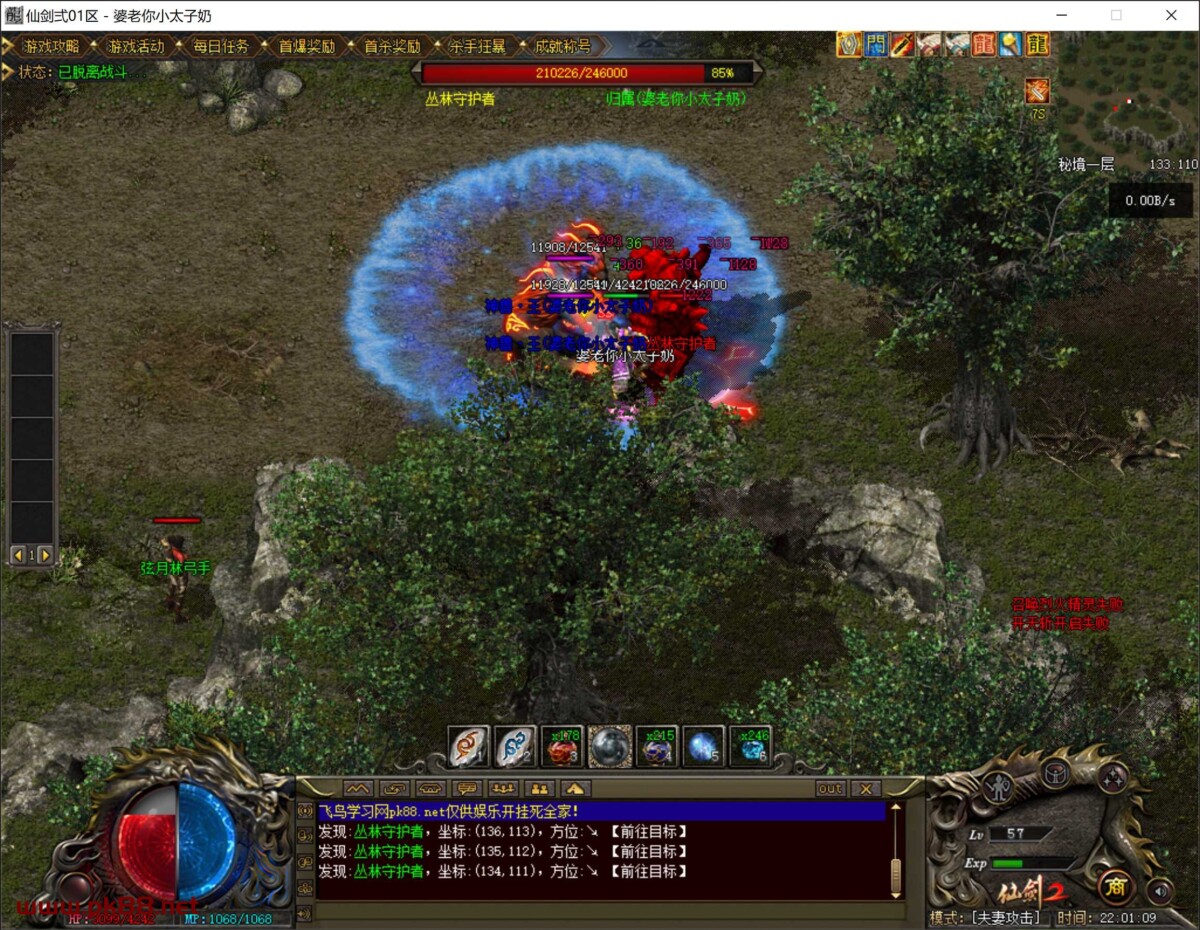Click the golden torch icon

(x=1011, y=44)
